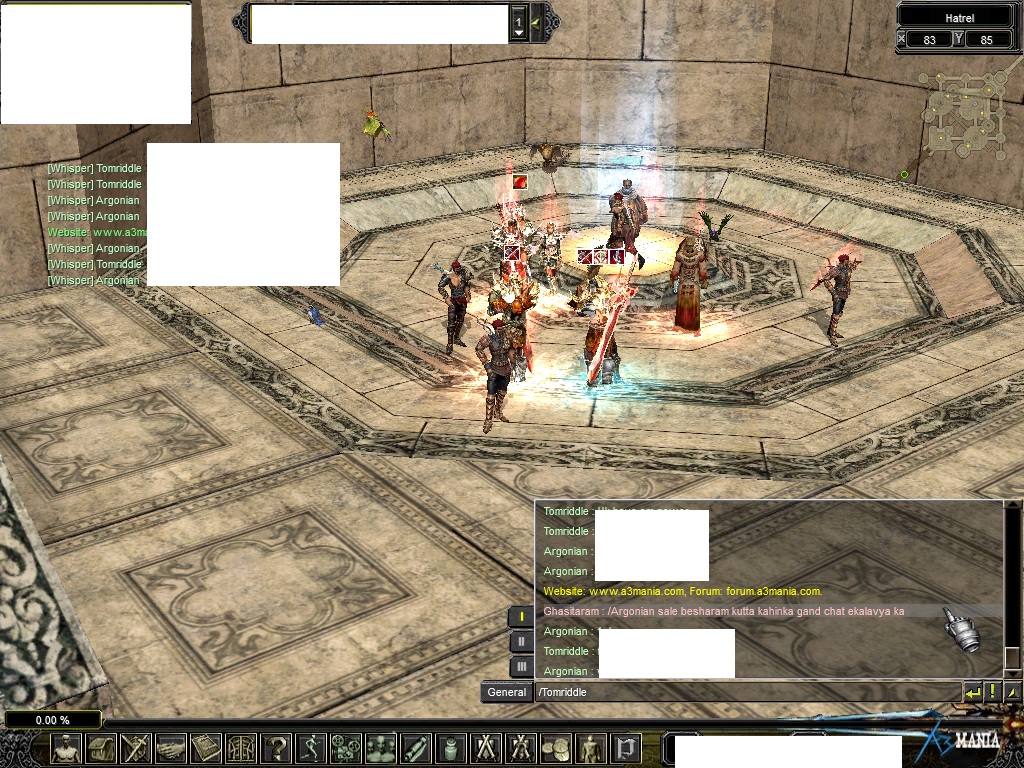Viewport: 1024px width, 768px height.
Task: Send the chat message with the enter arrow button
Action: pos(973,692)
